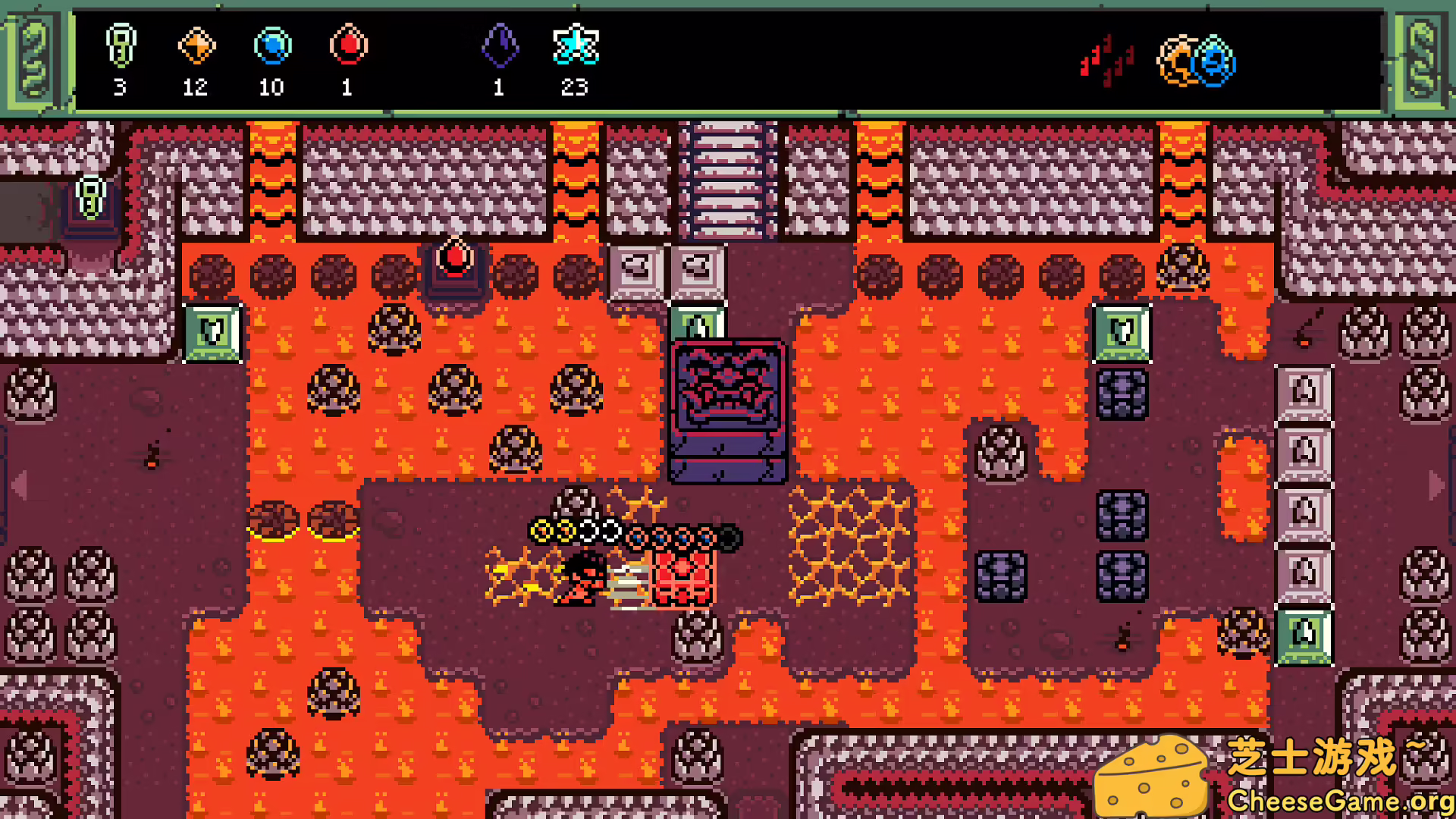Select the blue water orb icon
Image resolution: width=1456 pixels, height=819 pixels.
pos(1216,61)
